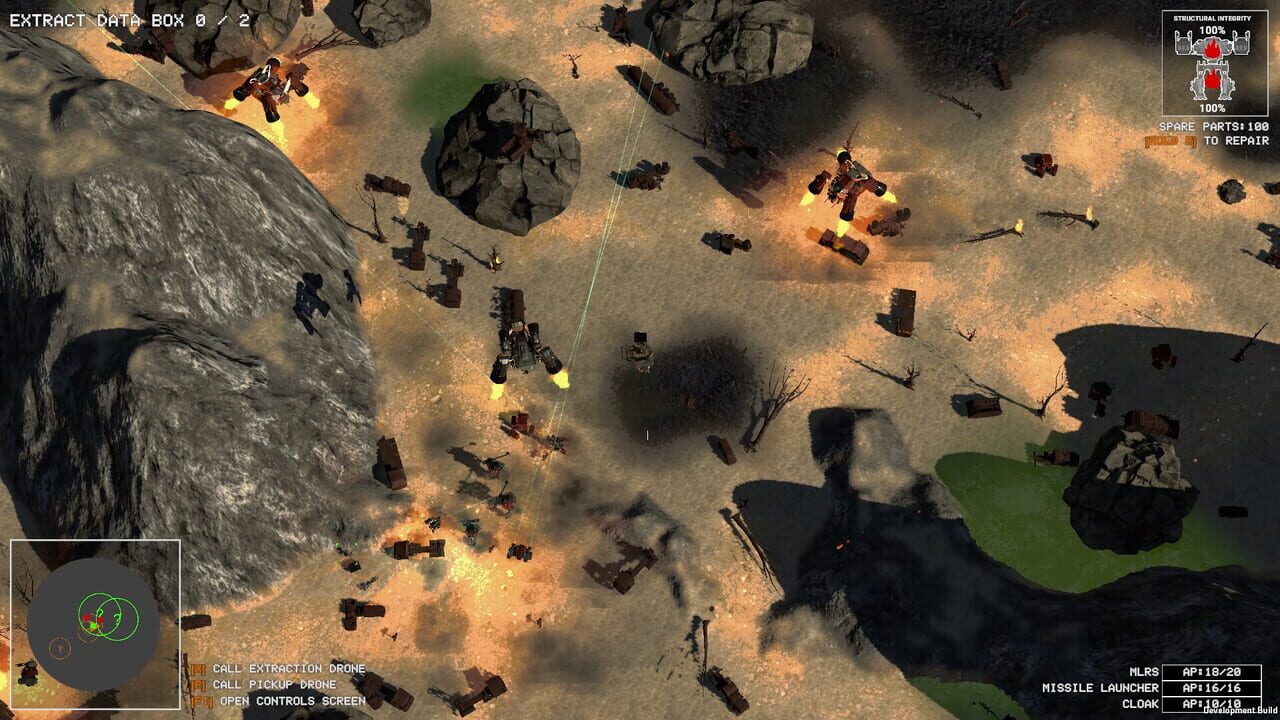This screenshot has width=1280, height=720.
Task: Toggle Cloak on via its AP counter
Action: 1211,703
